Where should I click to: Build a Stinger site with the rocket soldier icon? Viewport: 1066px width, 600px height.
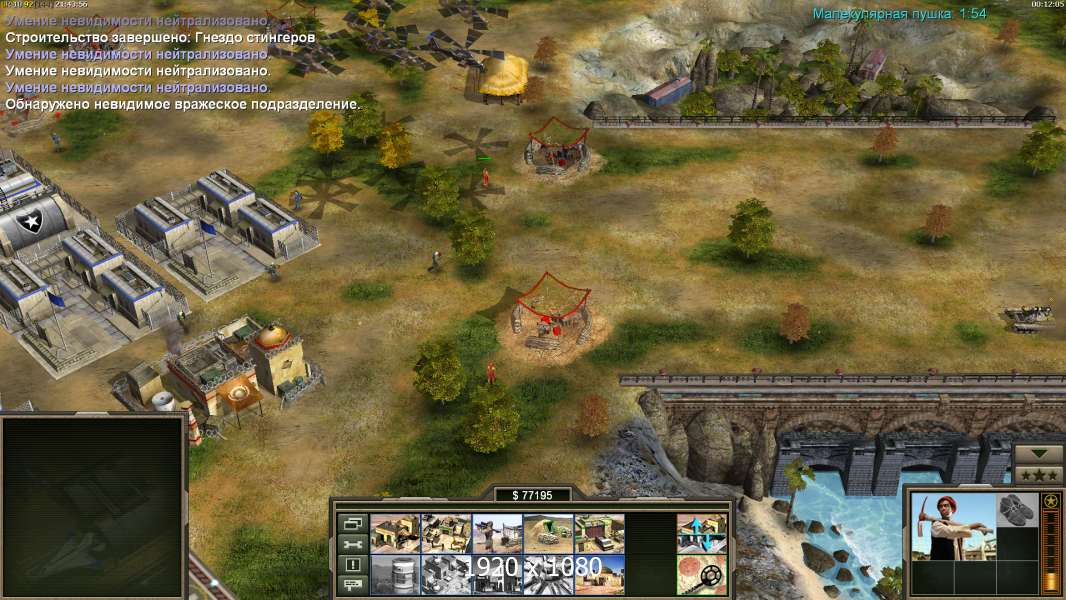point(497,534)
